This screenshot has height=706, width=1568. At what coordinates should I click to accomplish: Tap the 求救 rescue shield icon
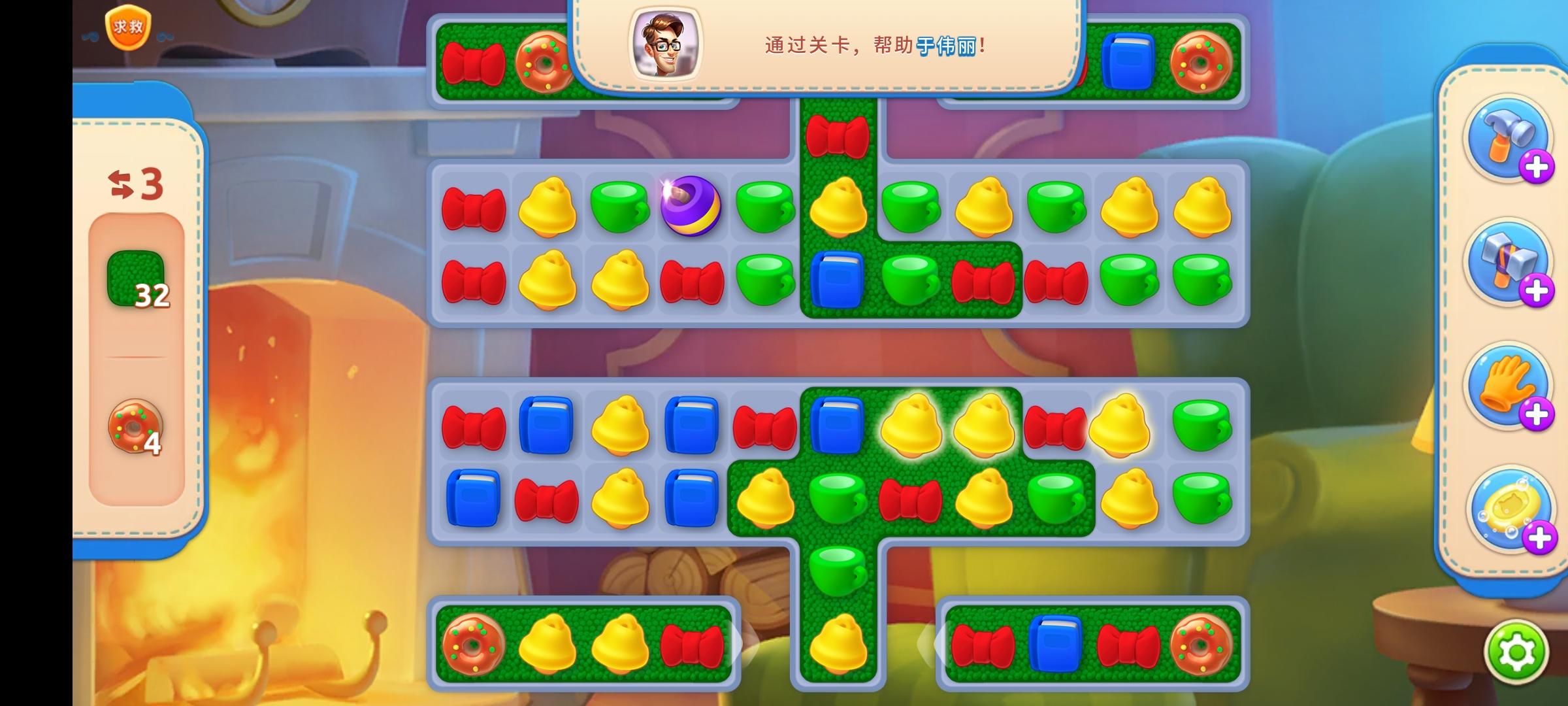coord(129,27)
